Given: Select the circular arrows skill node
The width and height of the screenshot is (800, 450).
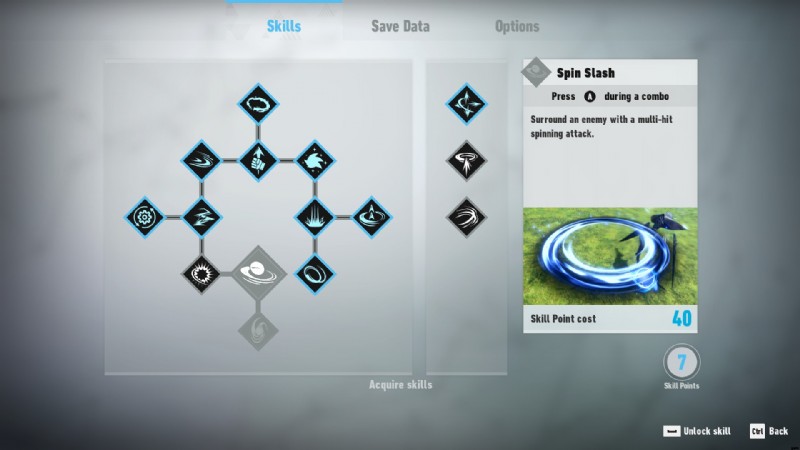Looking at the screenshot, I should [258, 103].
